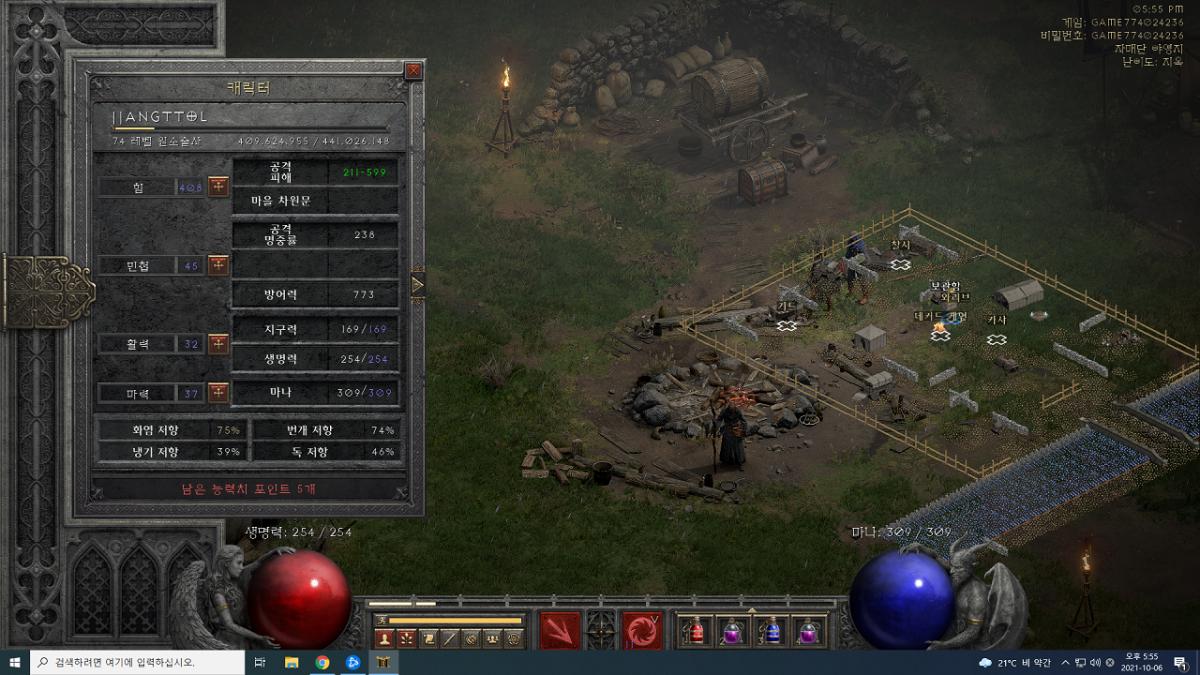Image resolution: width=1200 pixels, height=675 pixels.
Task: Open the quest scroll mini button
Action: pyautogui.click(x=428, y=638)
